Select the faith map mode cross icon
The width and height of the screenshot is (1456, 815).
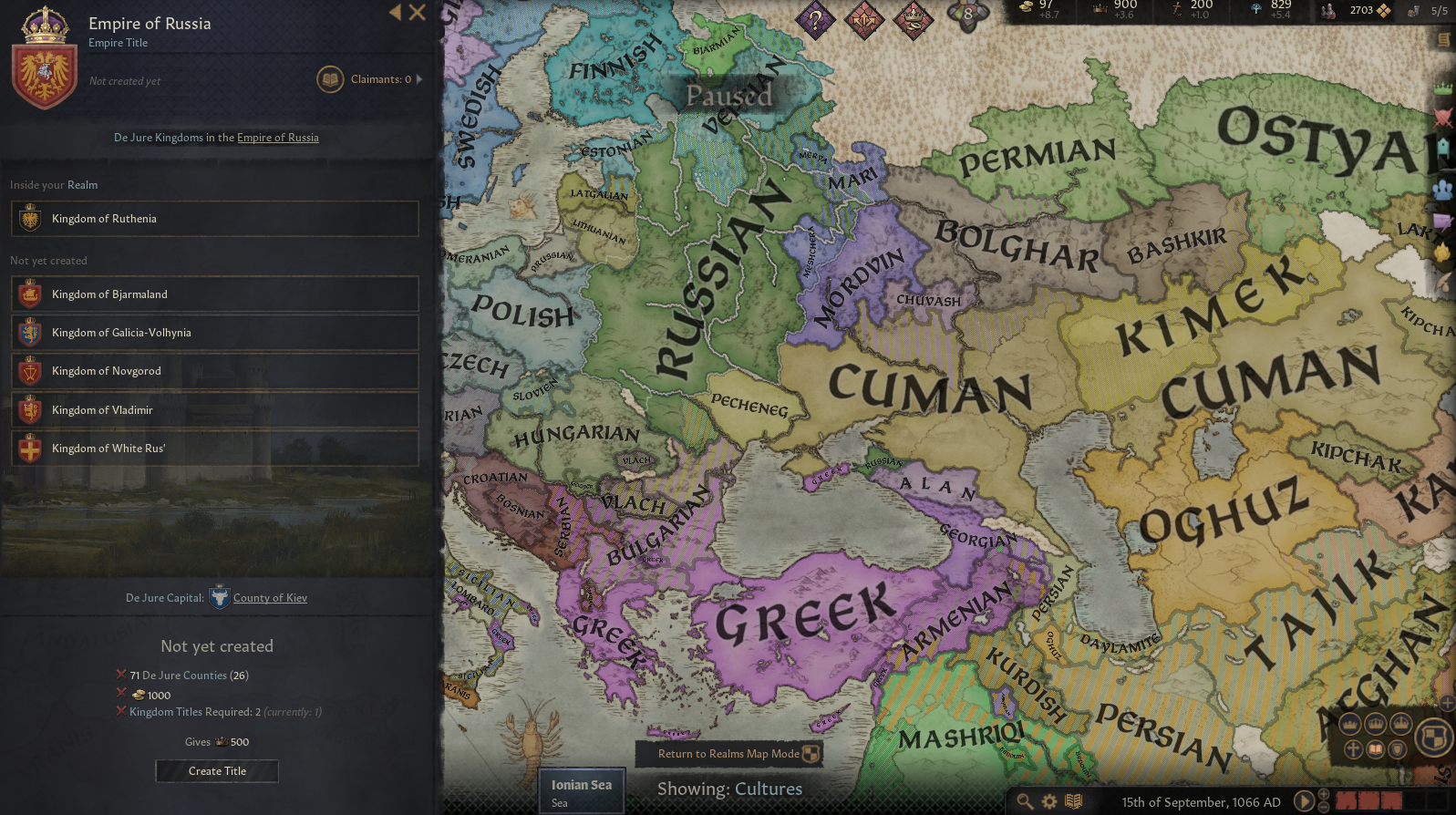(1353, 749)
